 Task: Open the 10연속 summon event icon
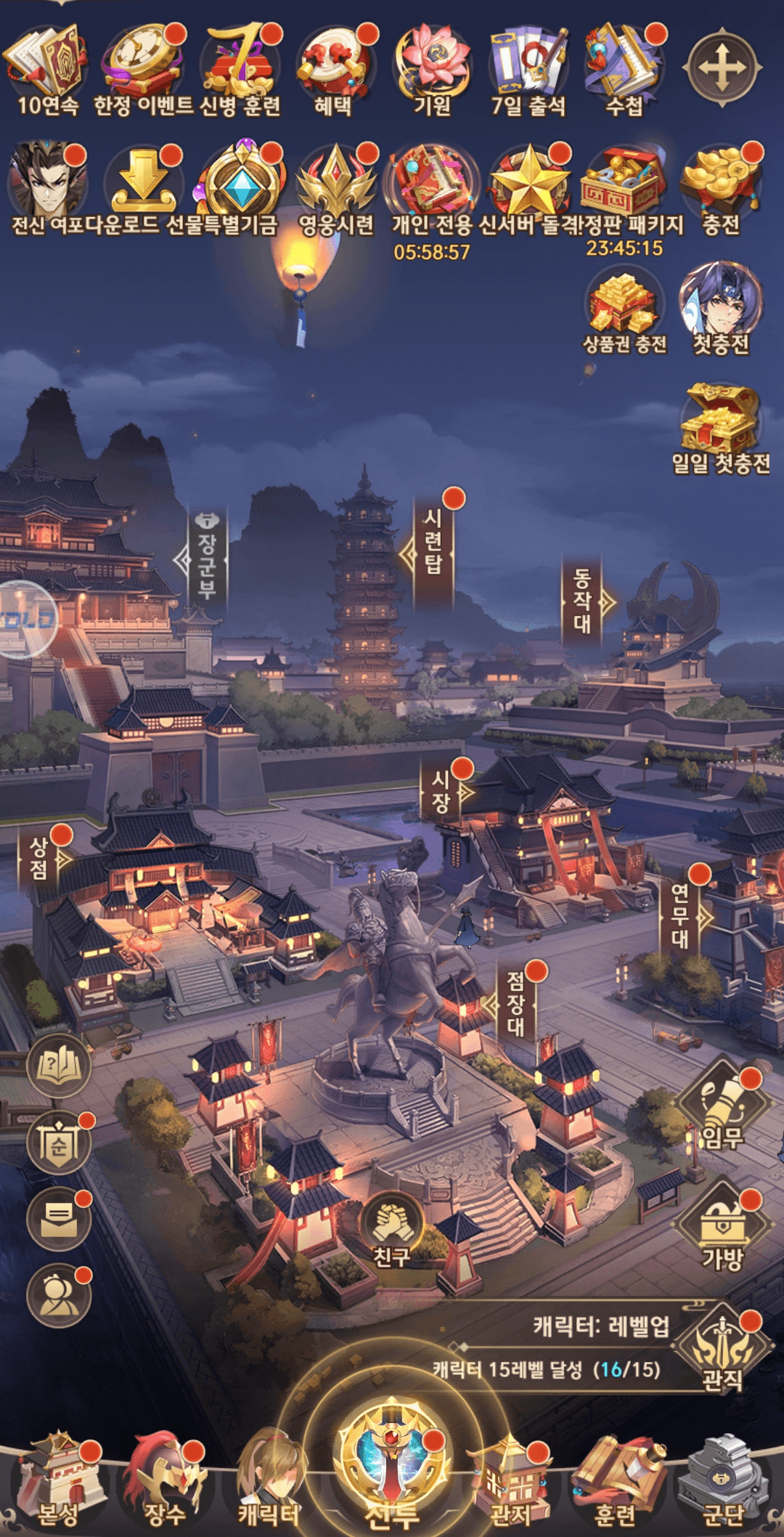(x=46, y=67)
